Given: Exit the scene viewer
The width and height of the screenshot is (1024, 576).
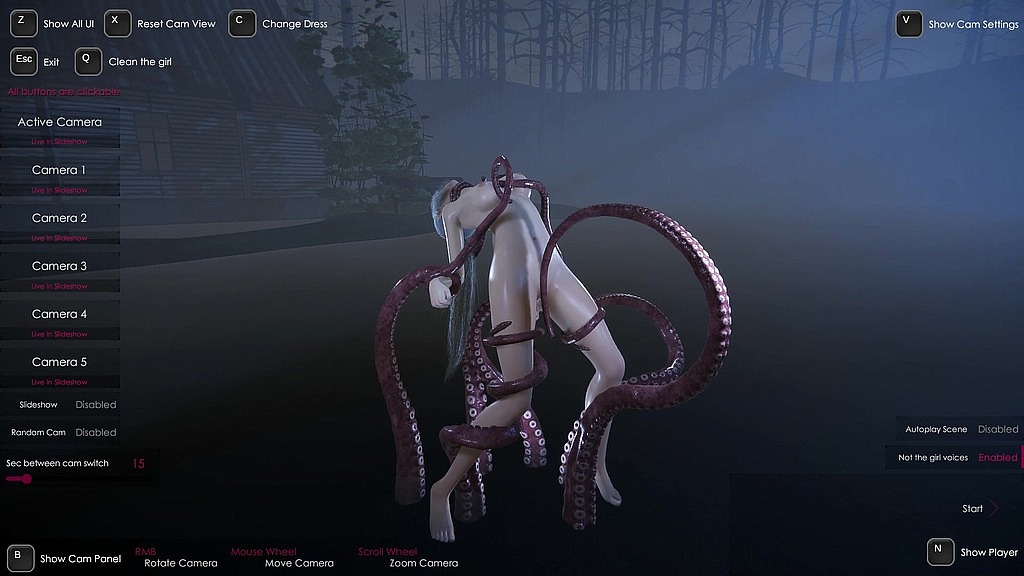Looking at the screenshot, I should [24, 61].
